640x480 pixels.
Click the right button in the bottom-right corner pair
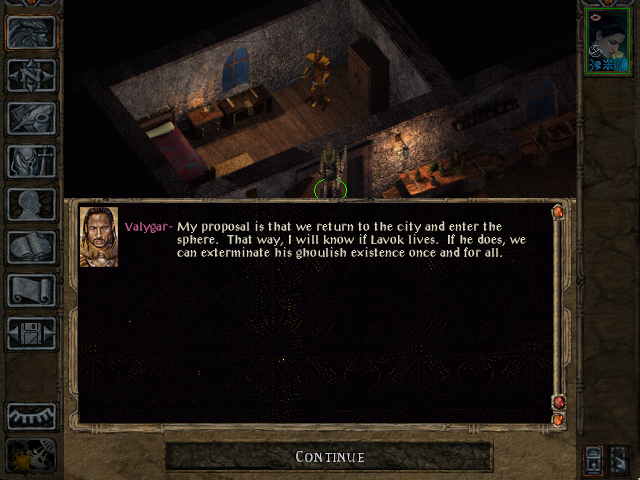(618, 459)
